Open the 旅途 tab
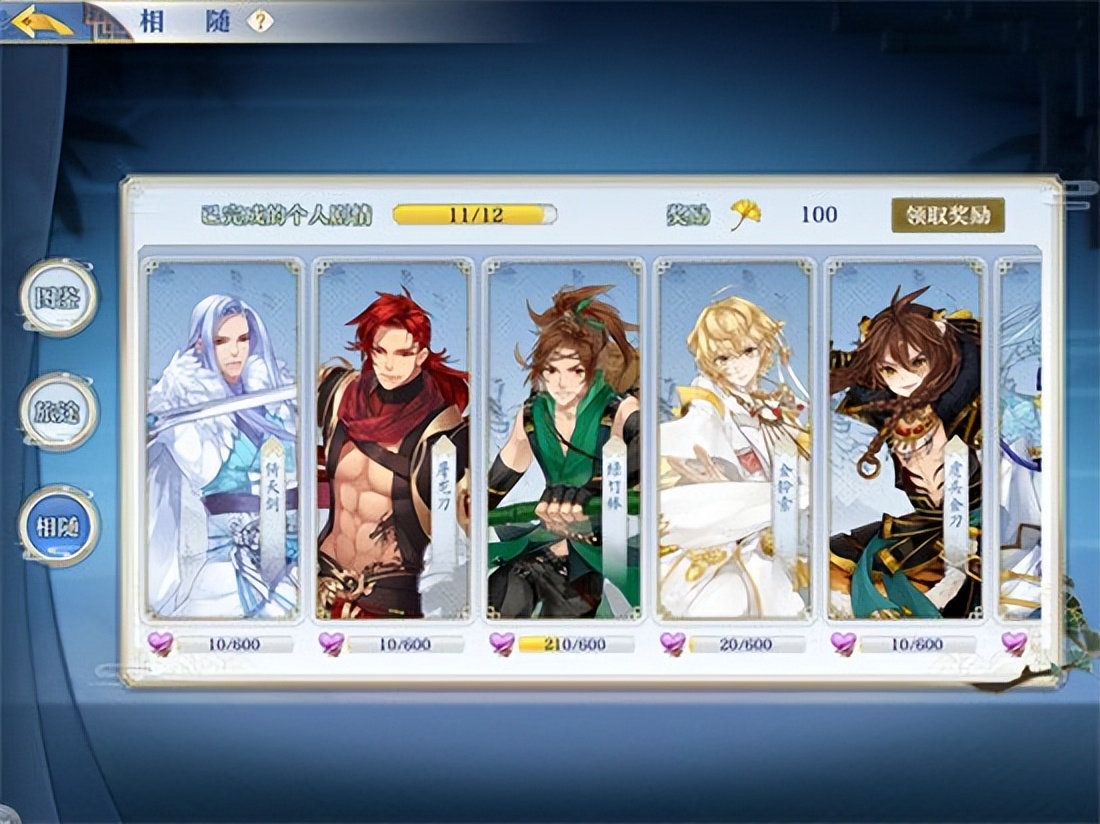This screenshot has width=1100, height=824. (59, 411)
